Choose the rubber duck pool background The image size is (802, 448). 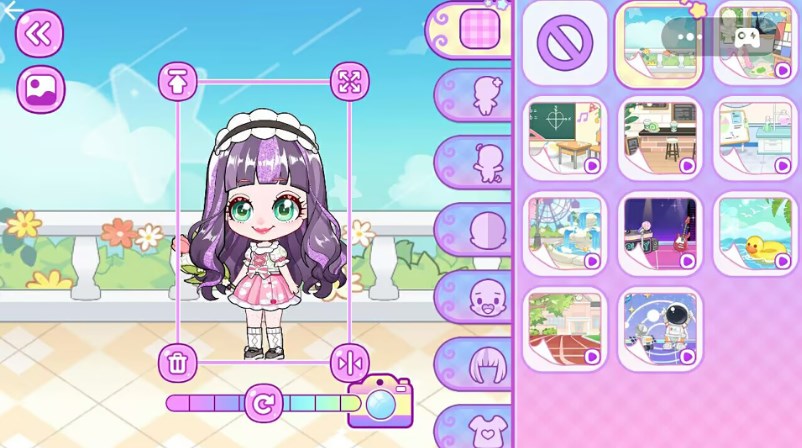[x=755, y=234]
